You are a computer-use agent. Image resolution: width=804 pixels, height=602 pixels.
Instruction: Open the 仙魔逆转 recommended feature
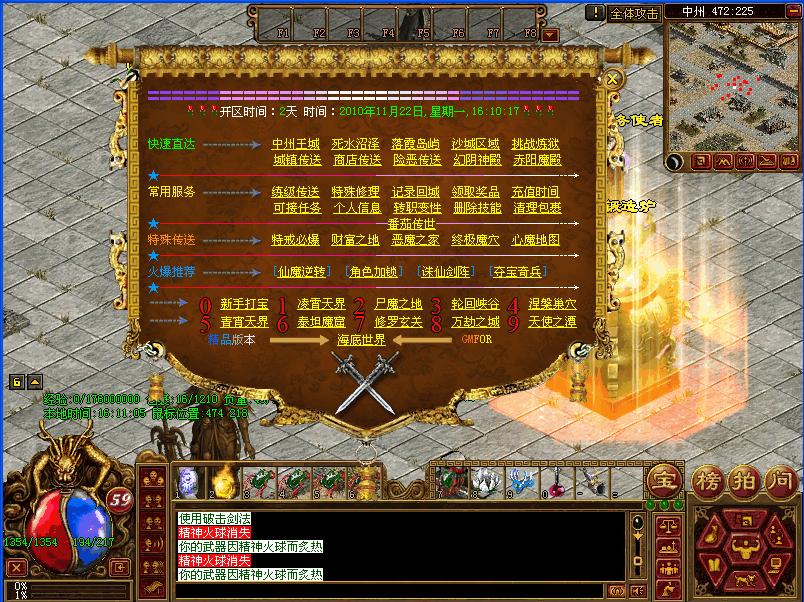coord(301,272)
